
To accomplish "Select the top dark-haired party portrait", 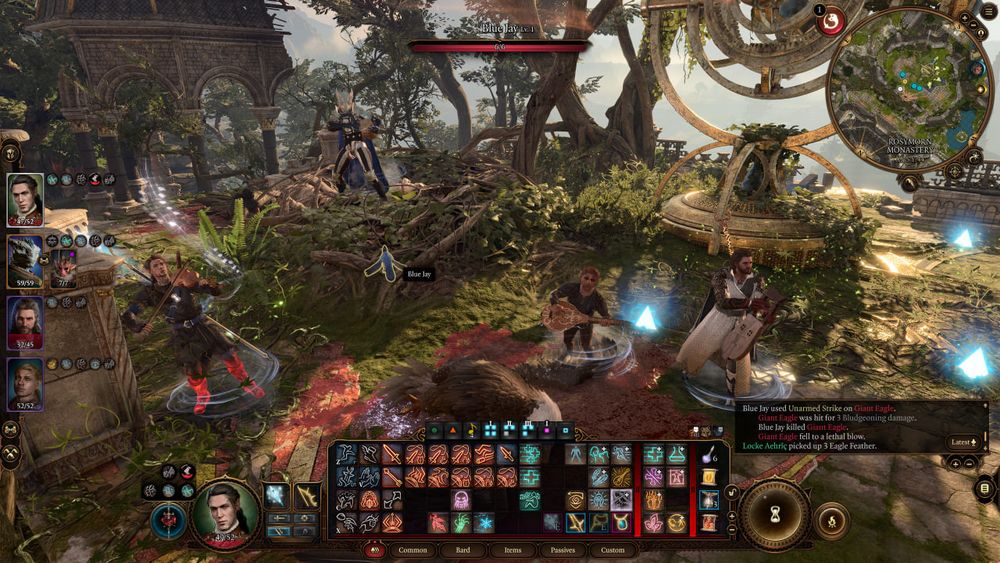I will pos(25,198).
